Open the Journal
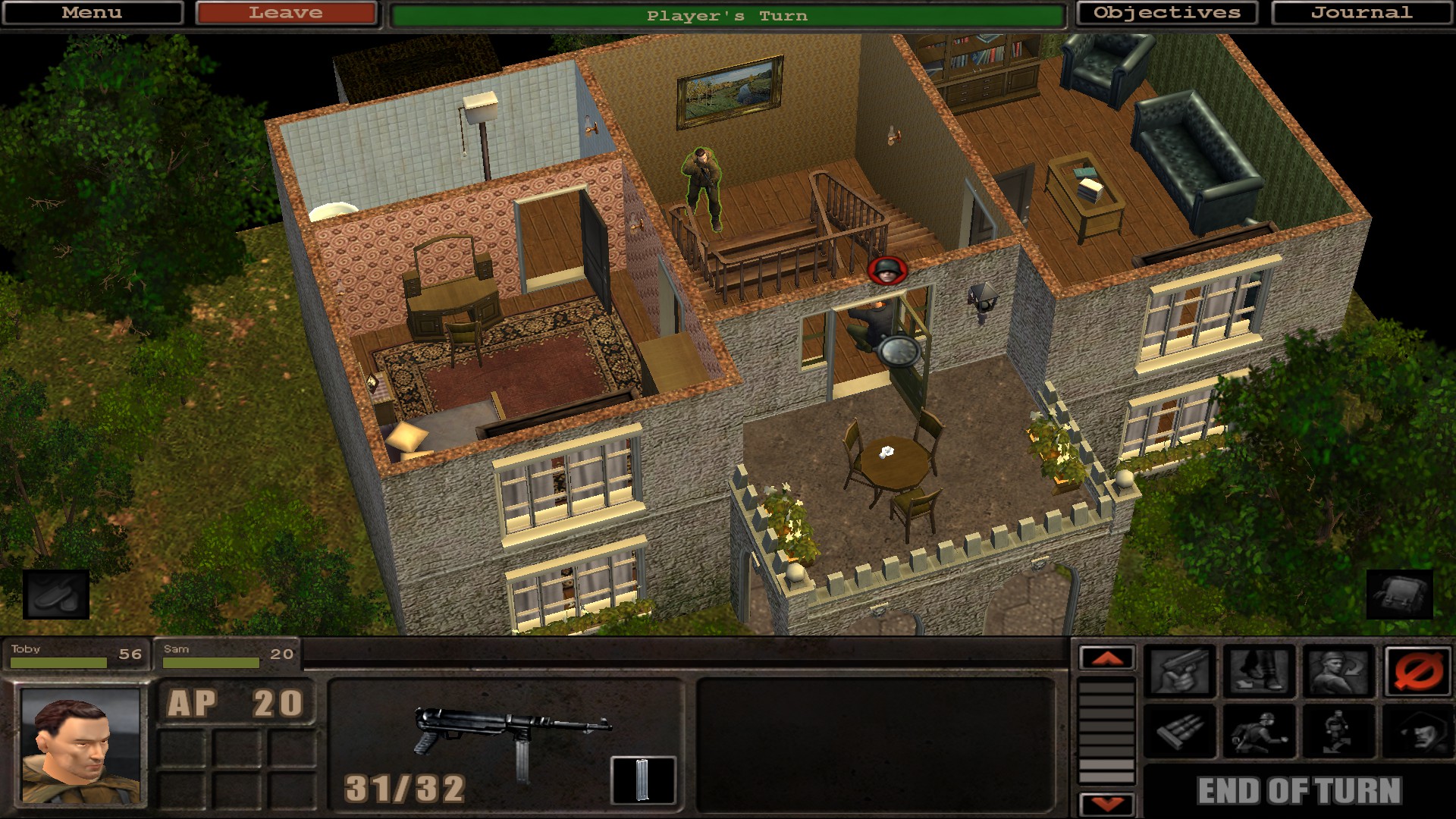This screenshot has height=819, width=1456. 1362,13
